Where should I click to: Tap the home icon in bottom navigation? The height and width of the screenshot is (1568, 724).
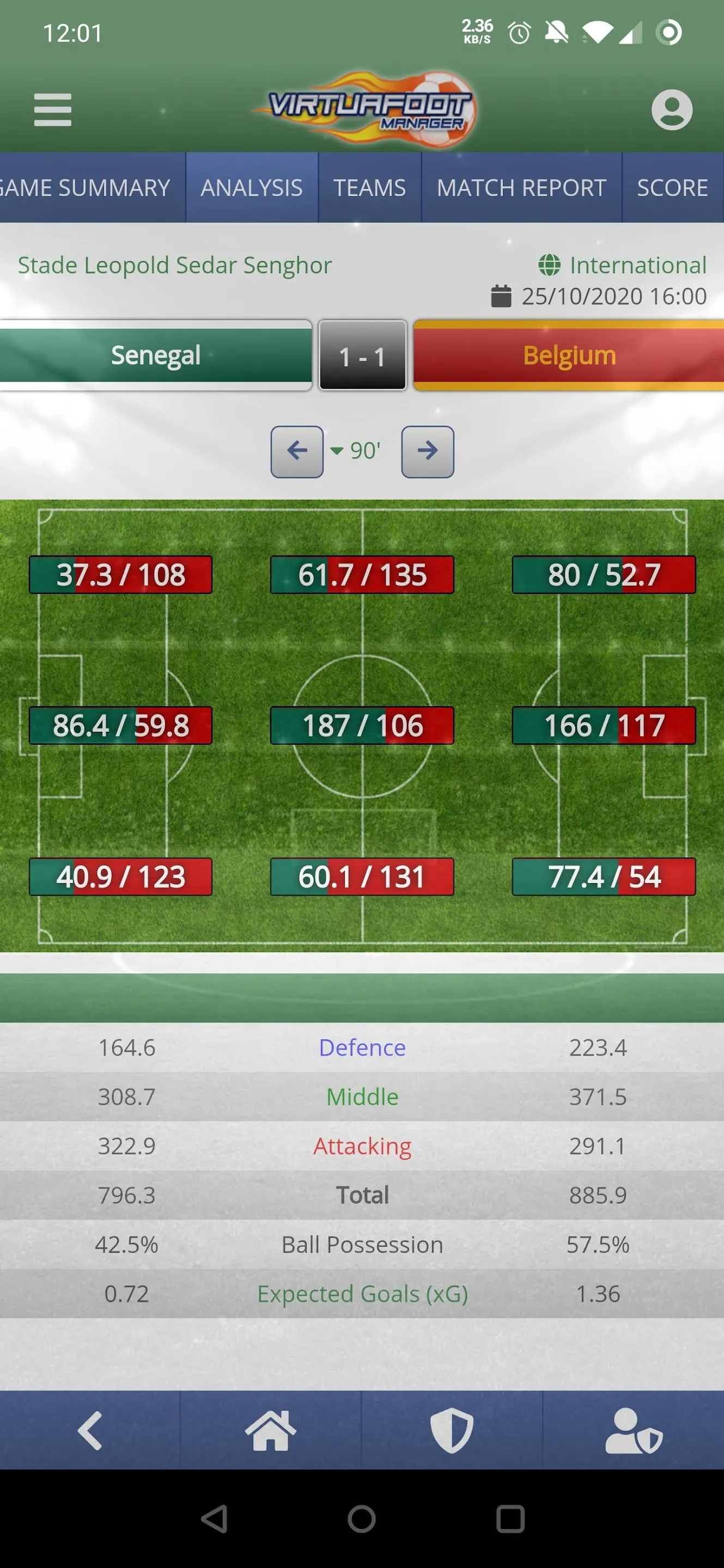270,1429
